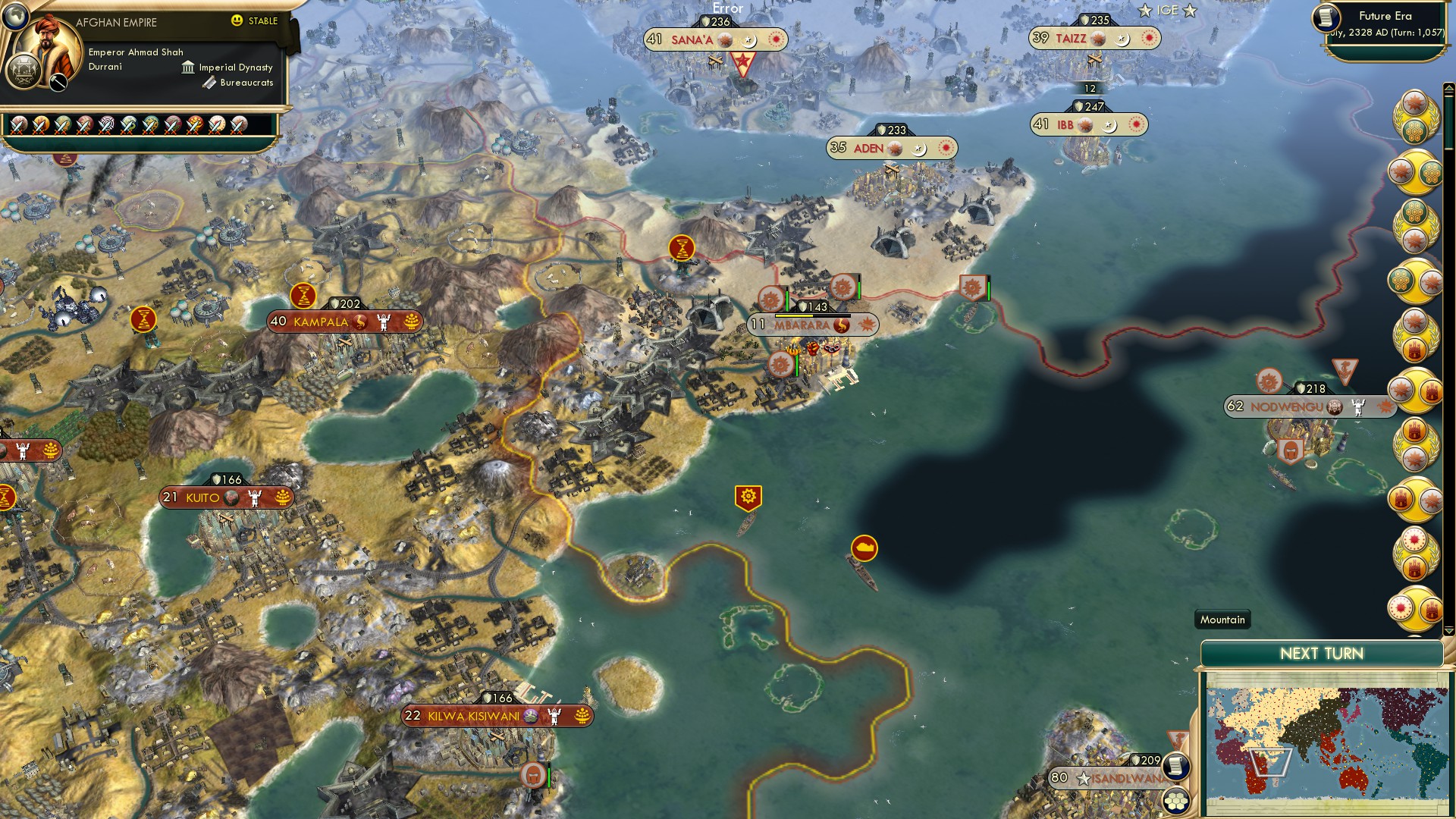Open the city banner for Sana'a
This screenshot has width=1456, height=819.
694,38
